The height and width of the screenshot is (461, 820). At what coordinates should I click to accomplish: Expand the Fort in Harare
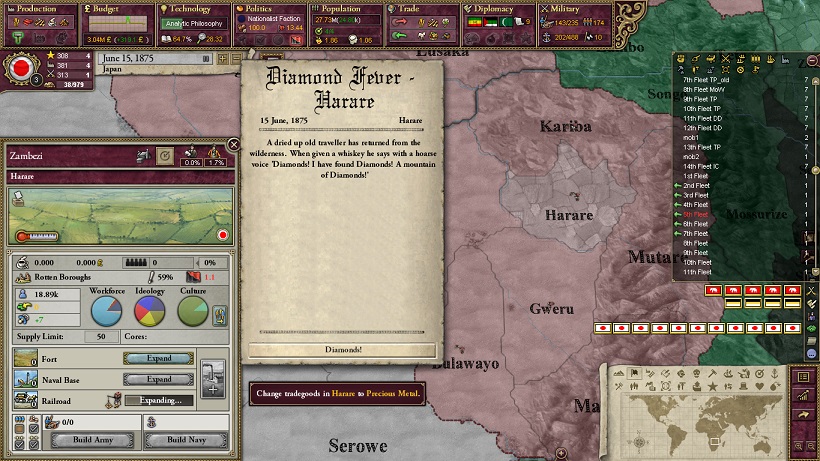pyautogui.click(x=159, y=358)
